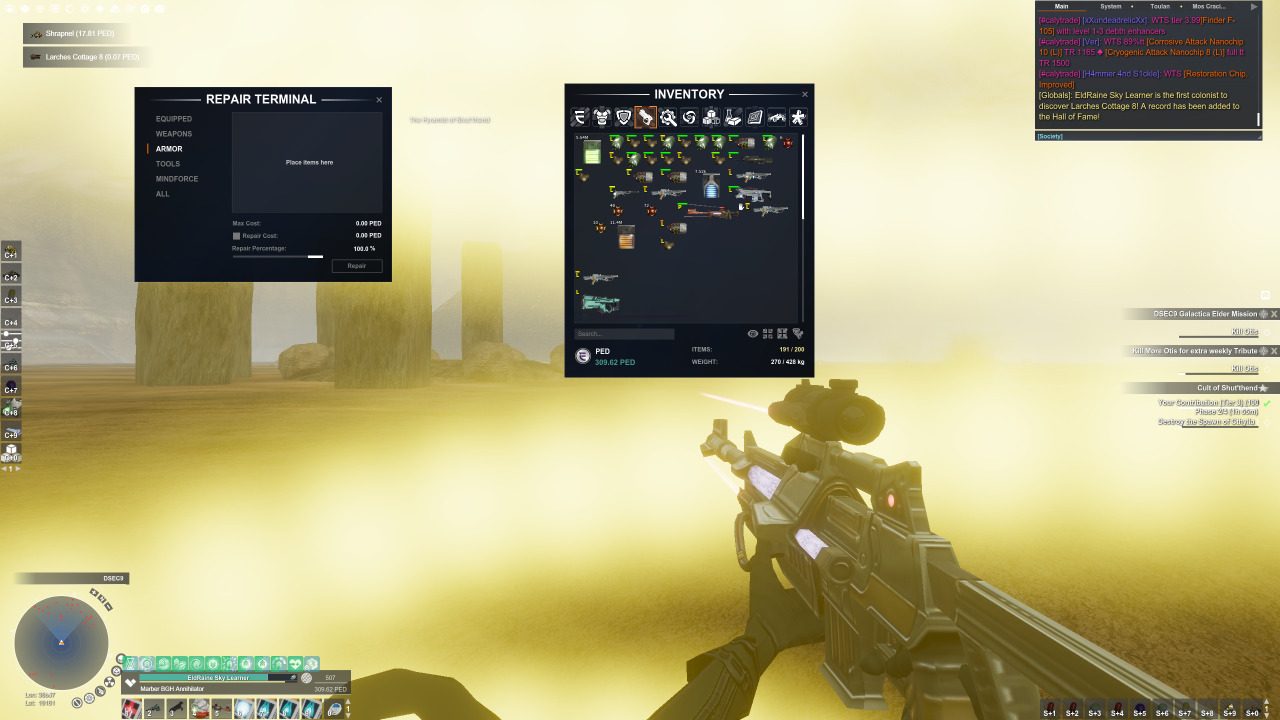Viewport: 1280px width, 720px height.
Task: Select WEAPONS in the Repair Terminal list
Action: click(173, 133)
